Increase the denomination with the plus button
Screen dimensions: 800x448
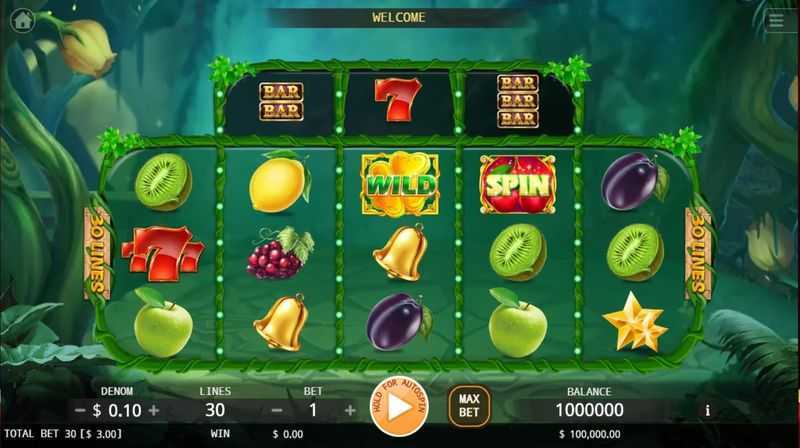[x=154, y=410]
